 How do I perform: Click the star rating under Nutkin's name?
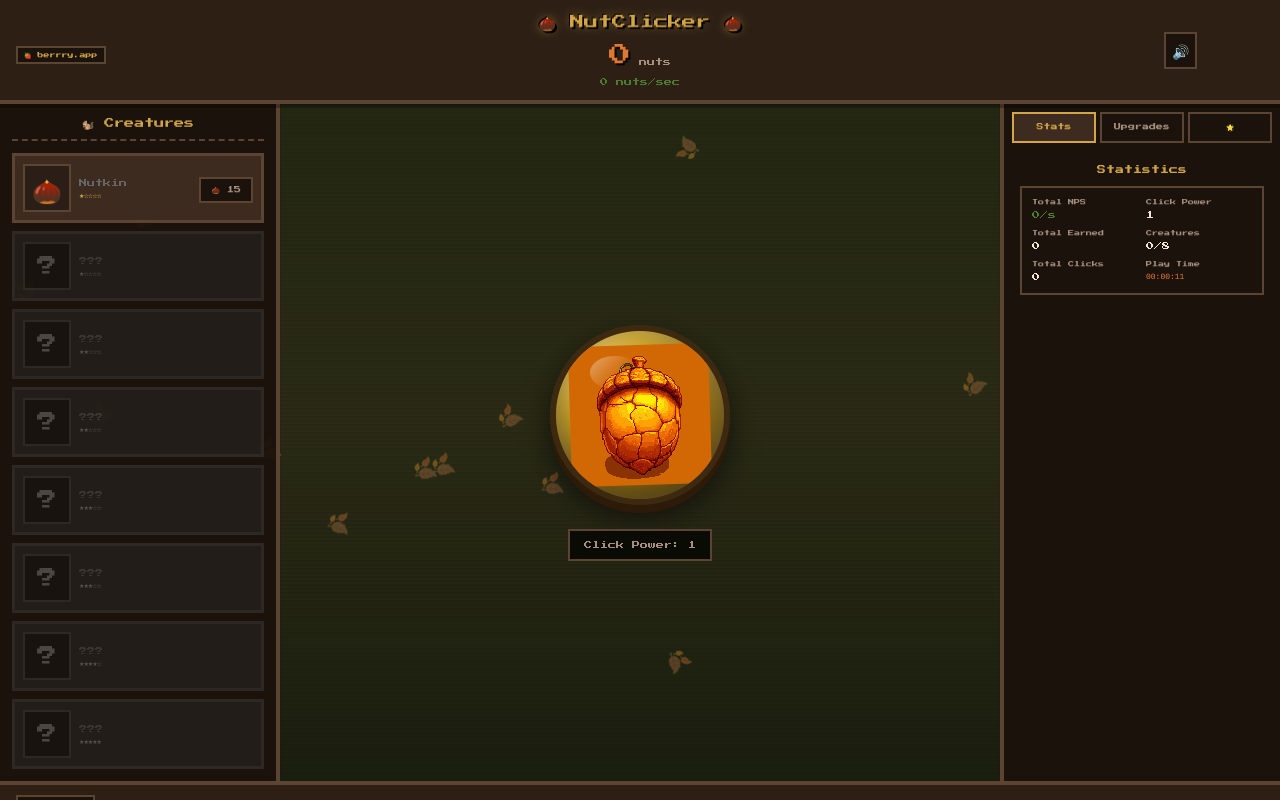[92, 197]
